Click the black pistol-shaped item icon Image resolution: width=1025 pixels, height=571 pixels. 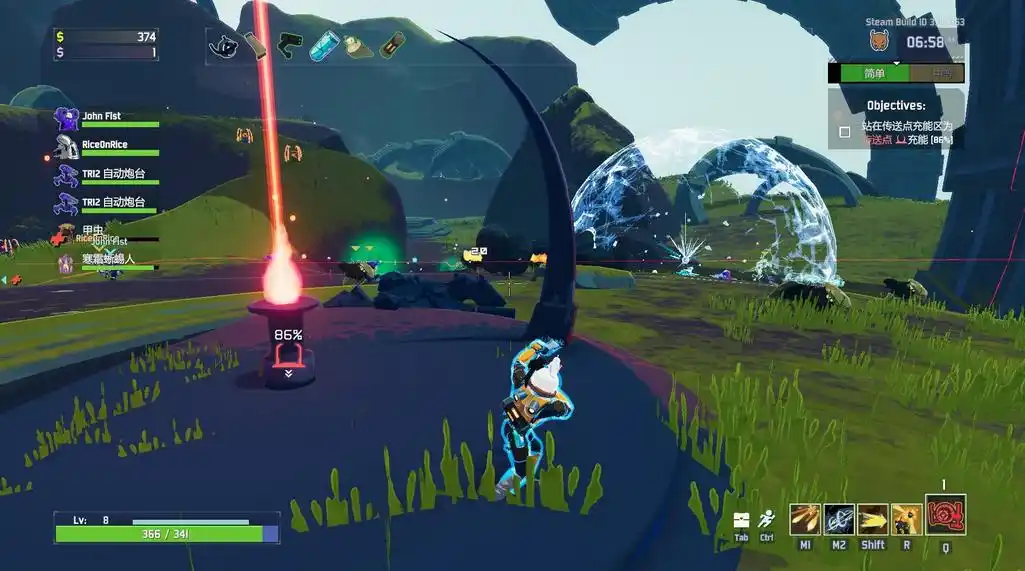click(290, 45)
